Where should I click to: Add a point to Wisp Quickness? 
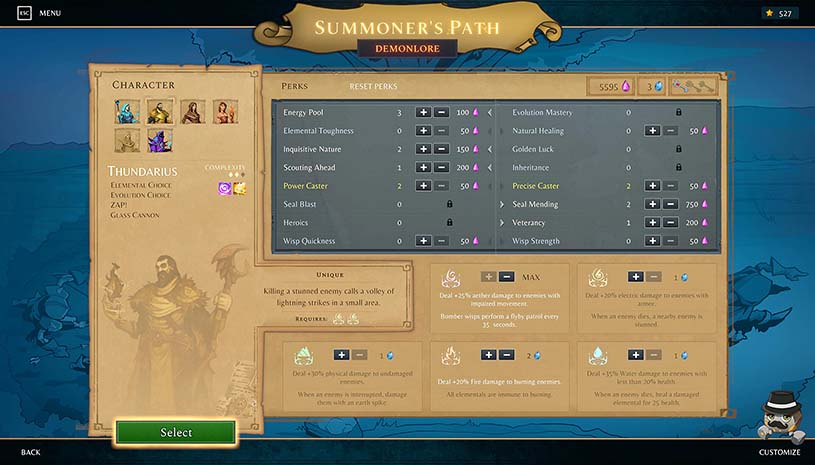[423, 241]
